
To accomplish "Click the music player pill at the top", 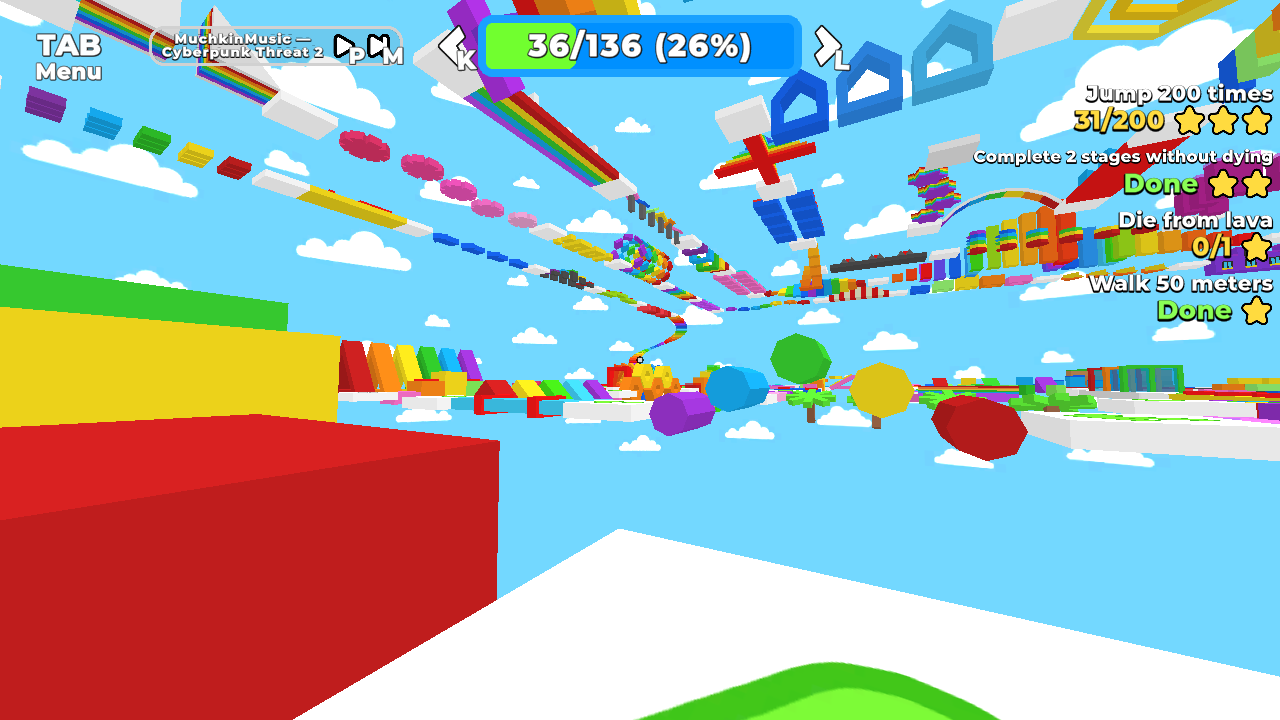I will 275,47.
